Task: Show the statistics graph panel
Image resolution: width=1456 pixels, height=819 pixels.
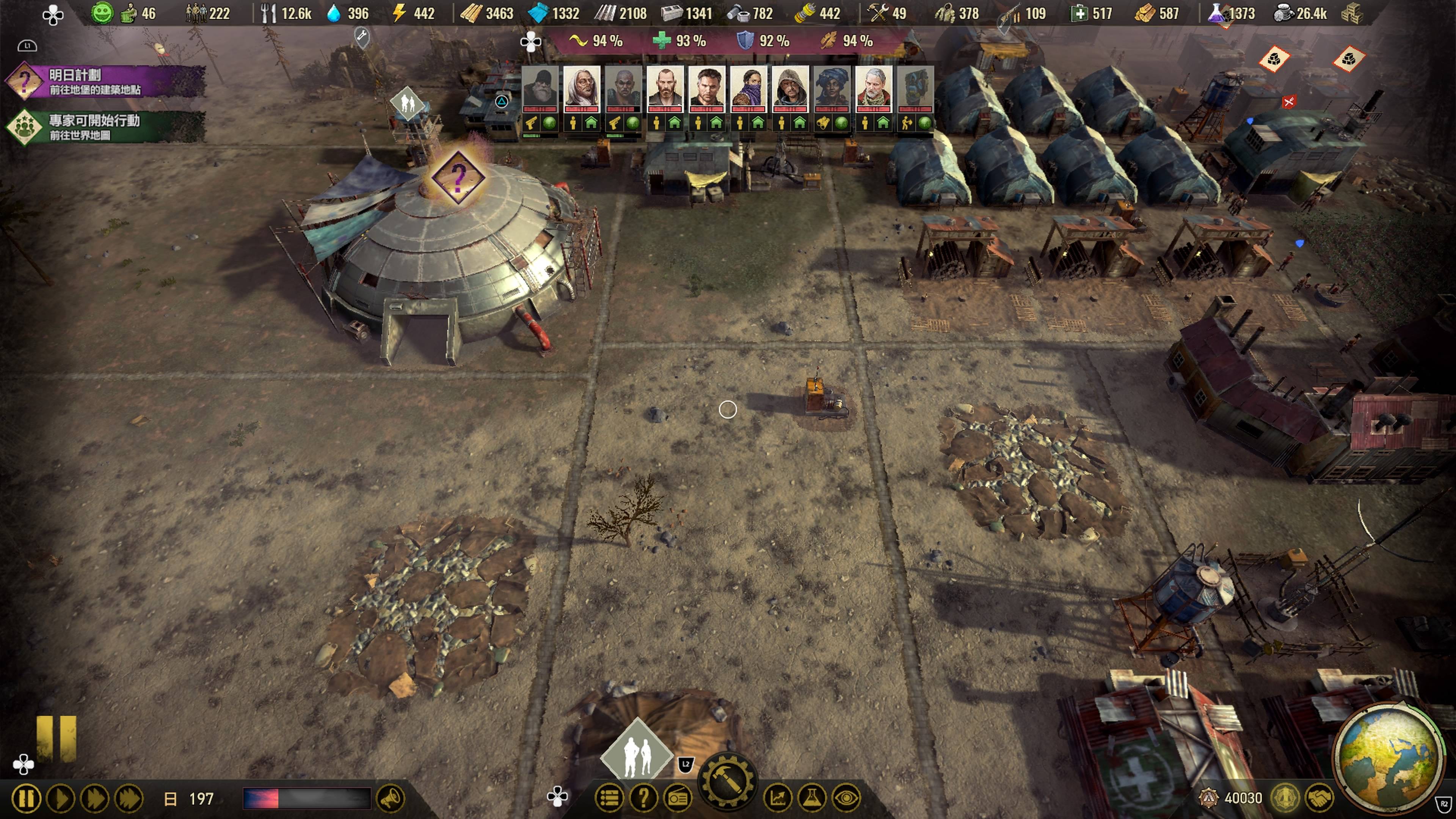Action: 778,798
